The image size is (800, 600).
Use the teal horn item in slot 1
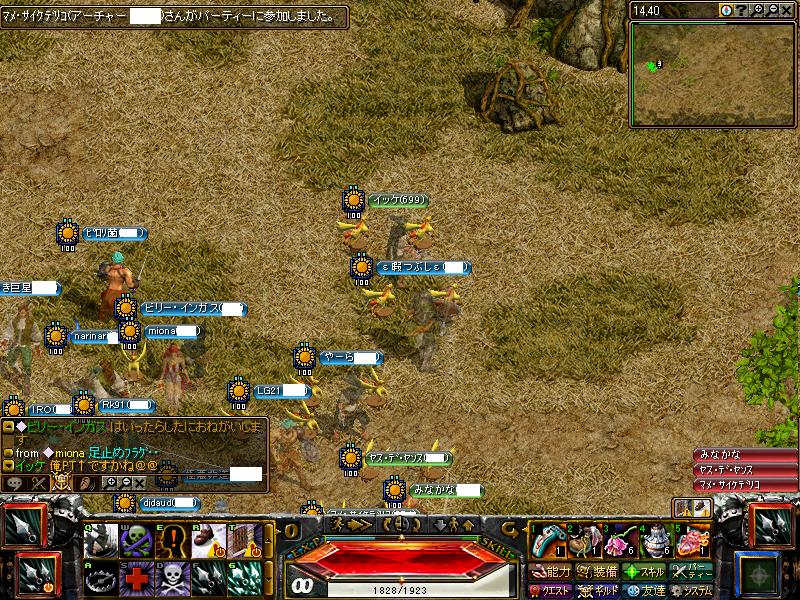coord(545,540)
